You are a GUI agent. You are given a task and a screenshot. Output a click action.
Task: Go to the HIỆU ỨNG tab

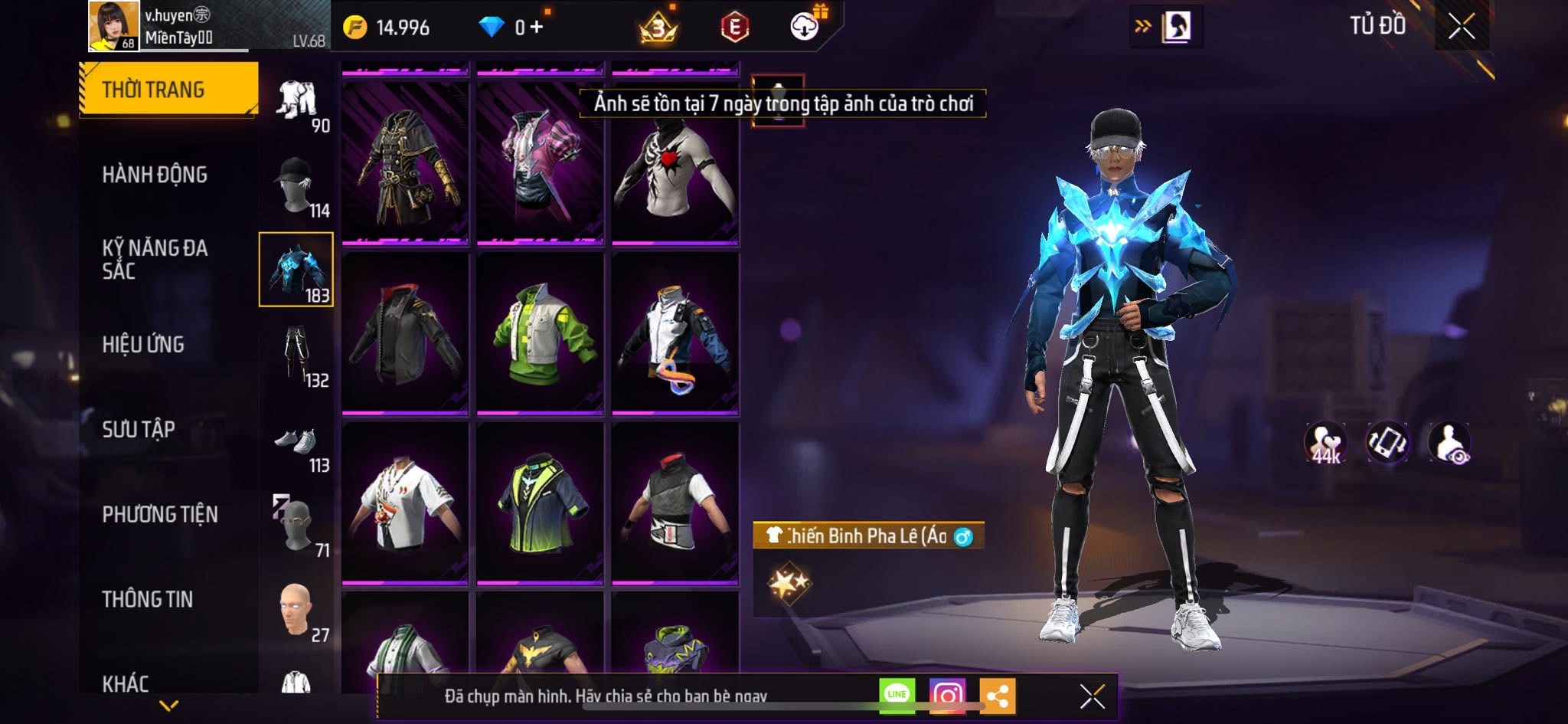(143, 345)
